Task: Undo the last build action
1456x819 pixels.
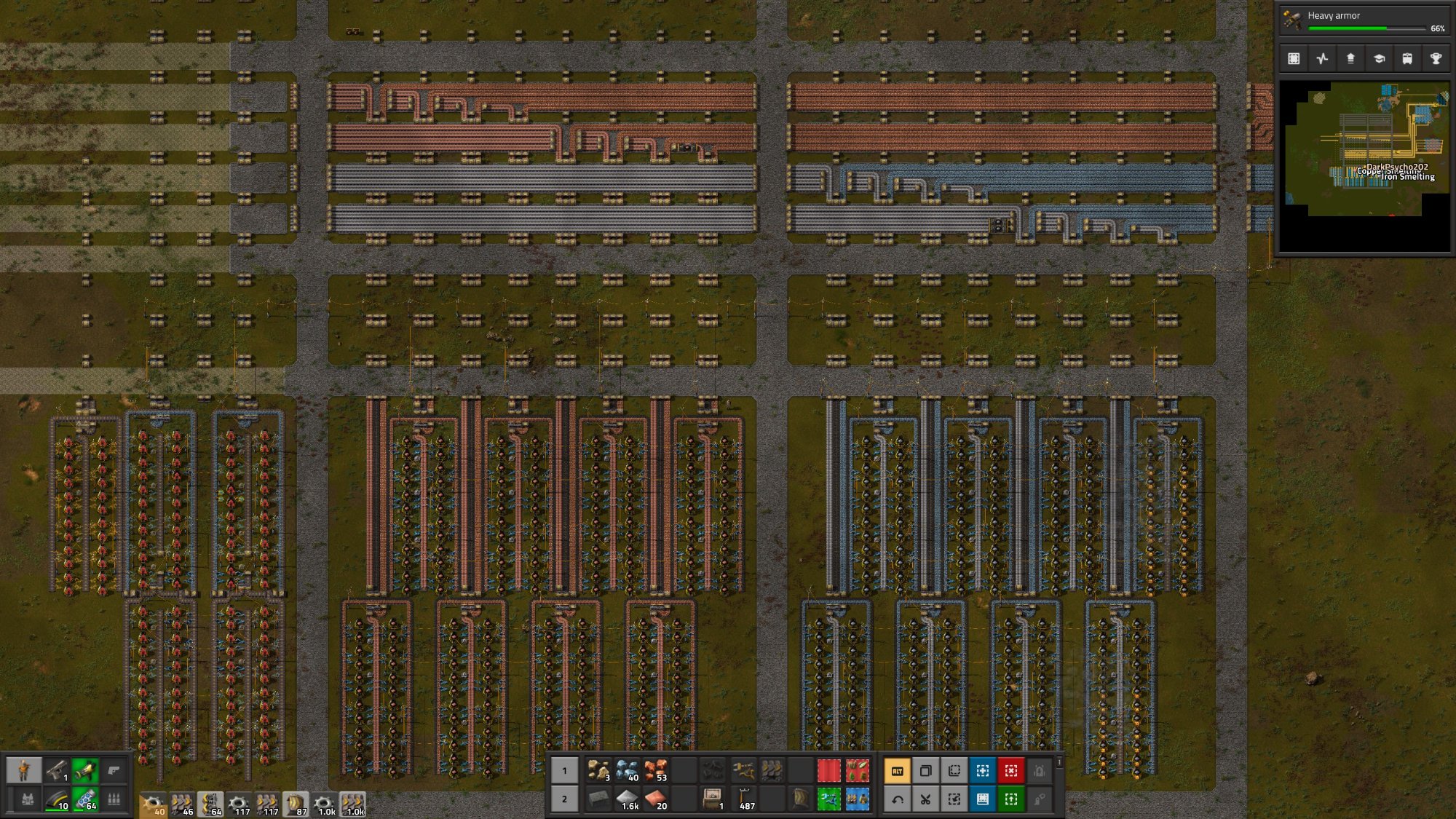Action: click(896, 799)
